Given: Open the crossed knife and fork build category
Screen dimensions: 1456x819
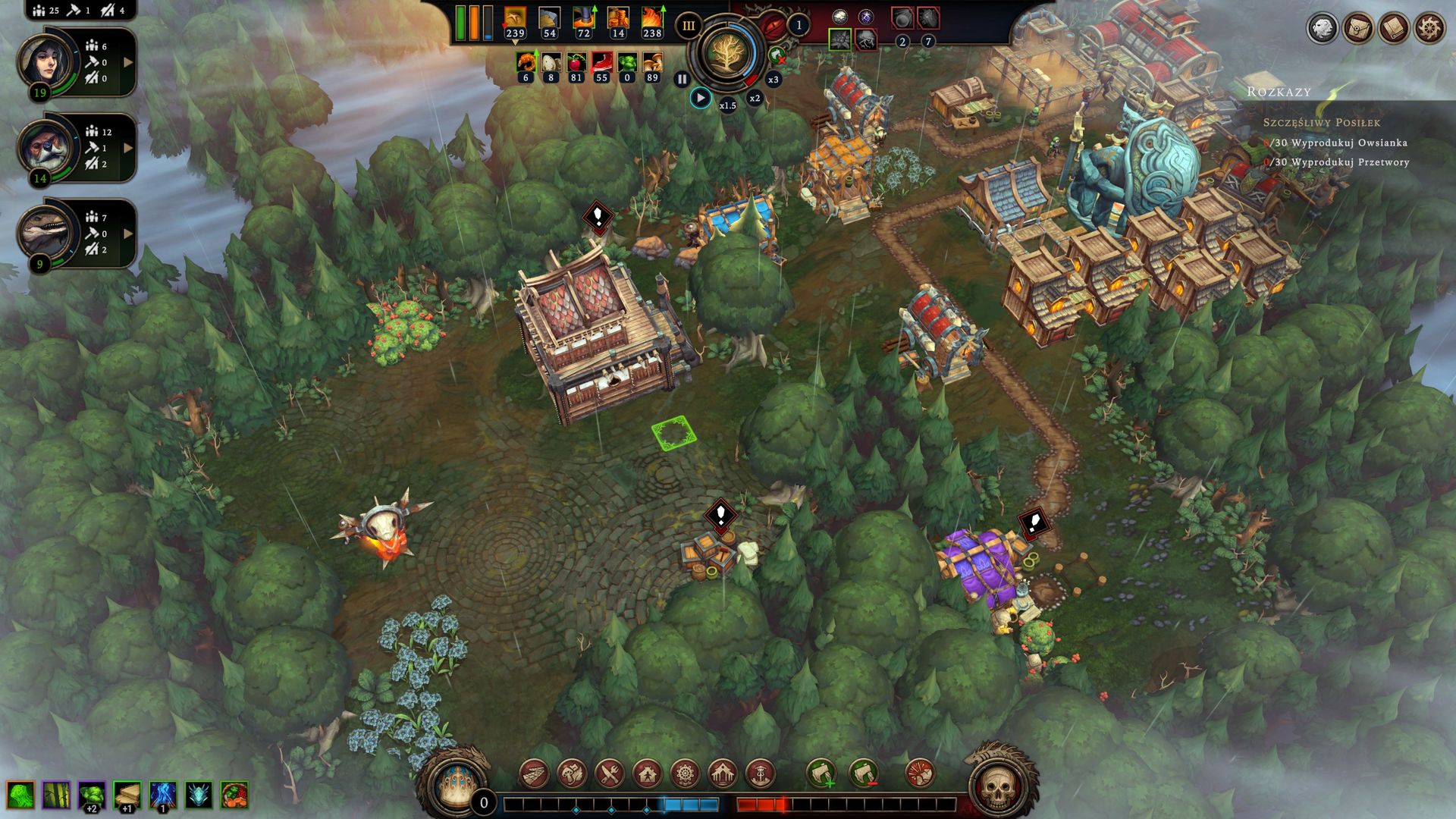Looking at the screenshot, I should coord(610,773).
